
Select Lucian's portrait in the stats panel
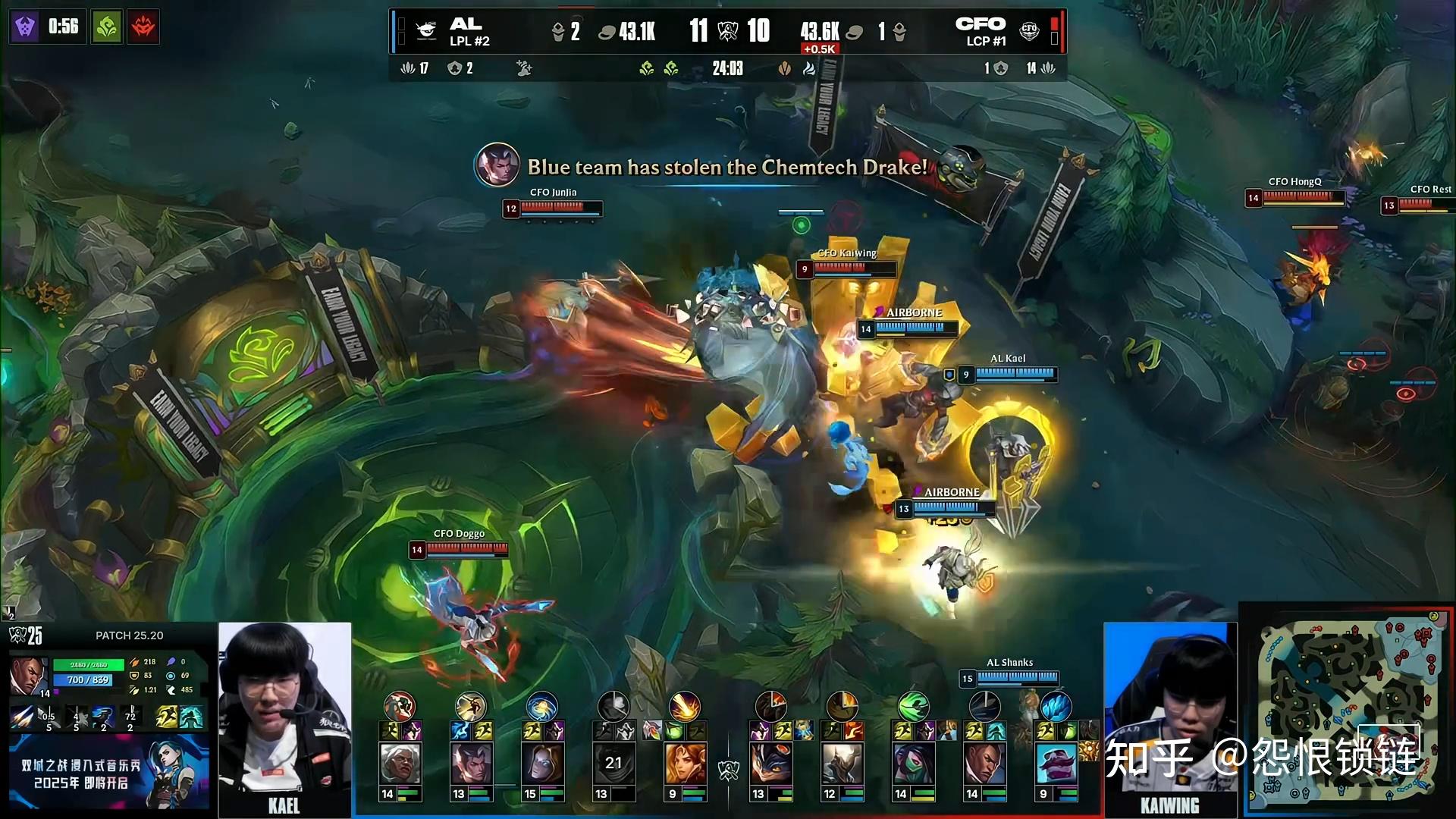29,676
